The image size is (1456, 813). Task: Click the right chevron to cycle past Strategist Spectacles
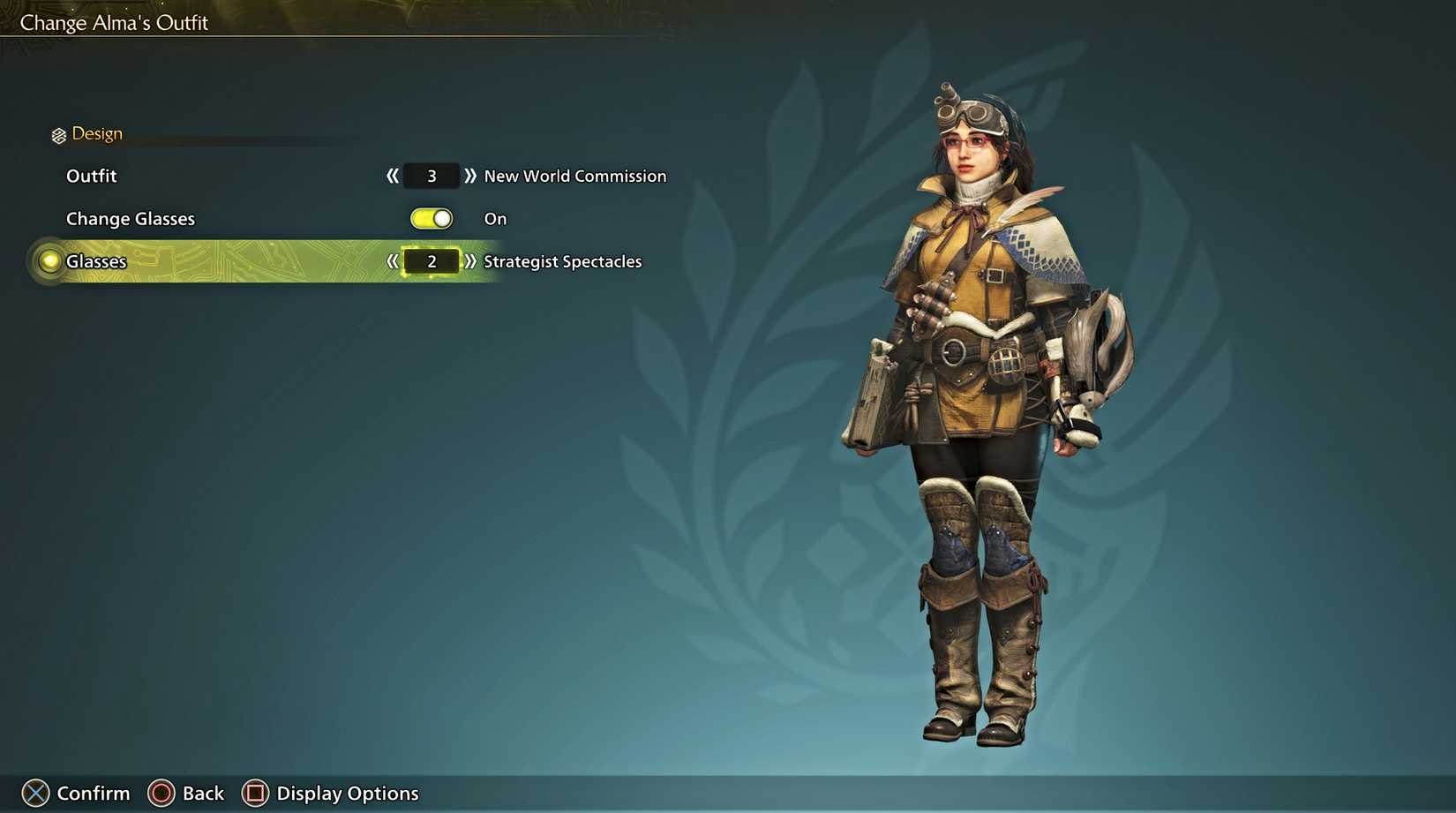tap(470, 261)
